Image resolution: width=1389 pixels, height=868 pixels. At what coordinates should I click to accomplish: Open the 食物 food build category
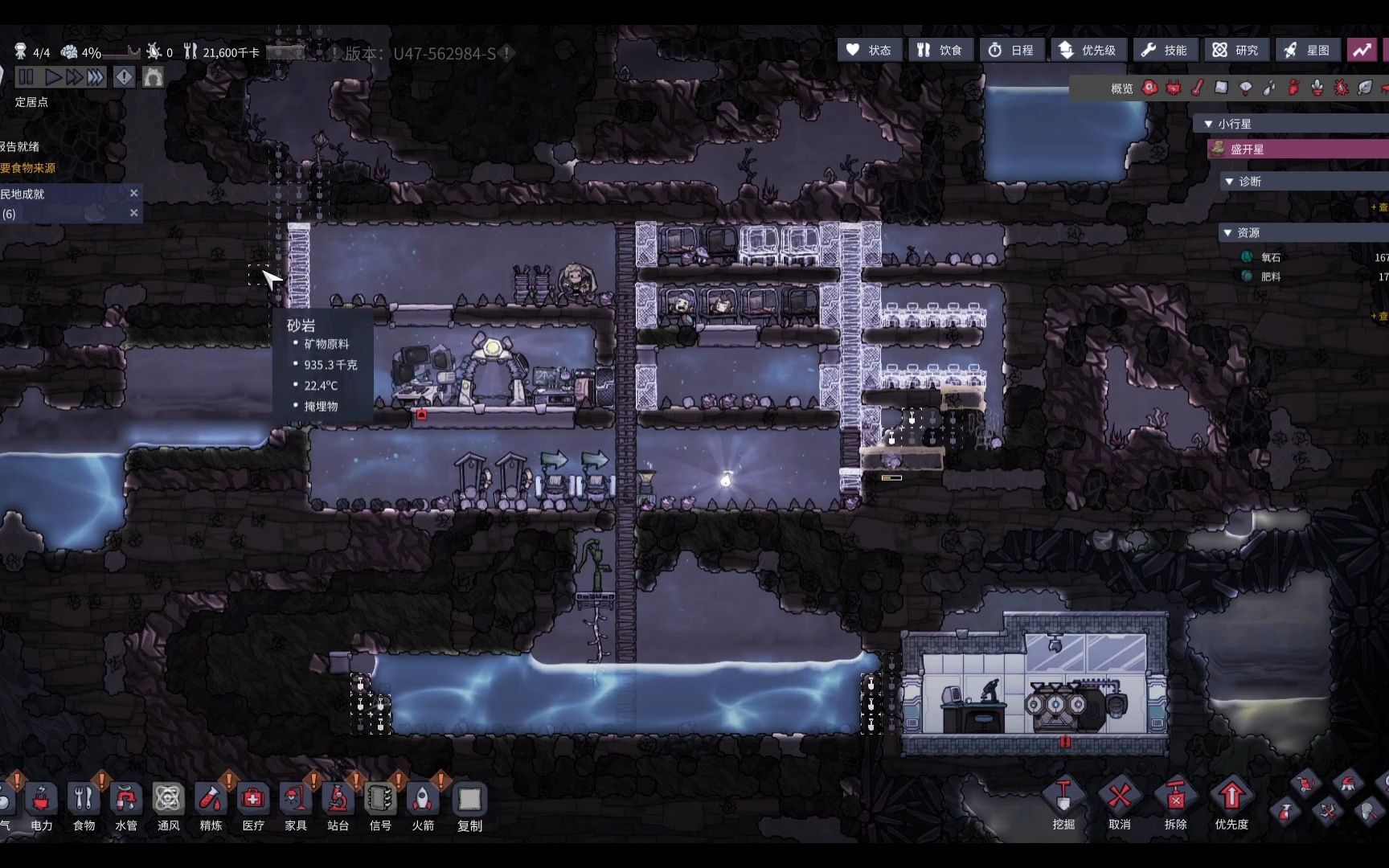pyautogui.click(x=84, y=805)
